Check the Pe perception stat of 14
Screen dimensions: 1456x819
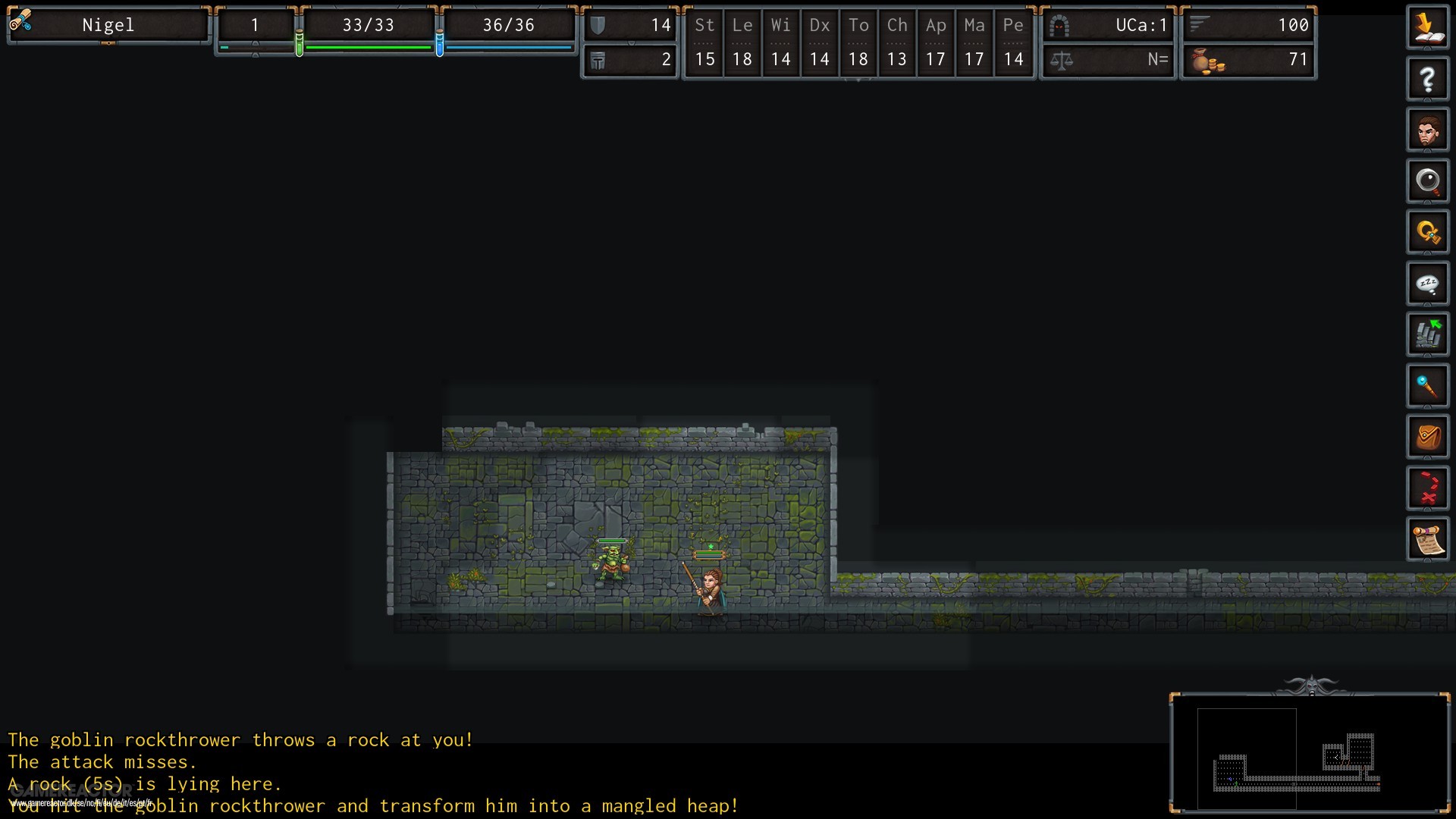coord(1013,60)
